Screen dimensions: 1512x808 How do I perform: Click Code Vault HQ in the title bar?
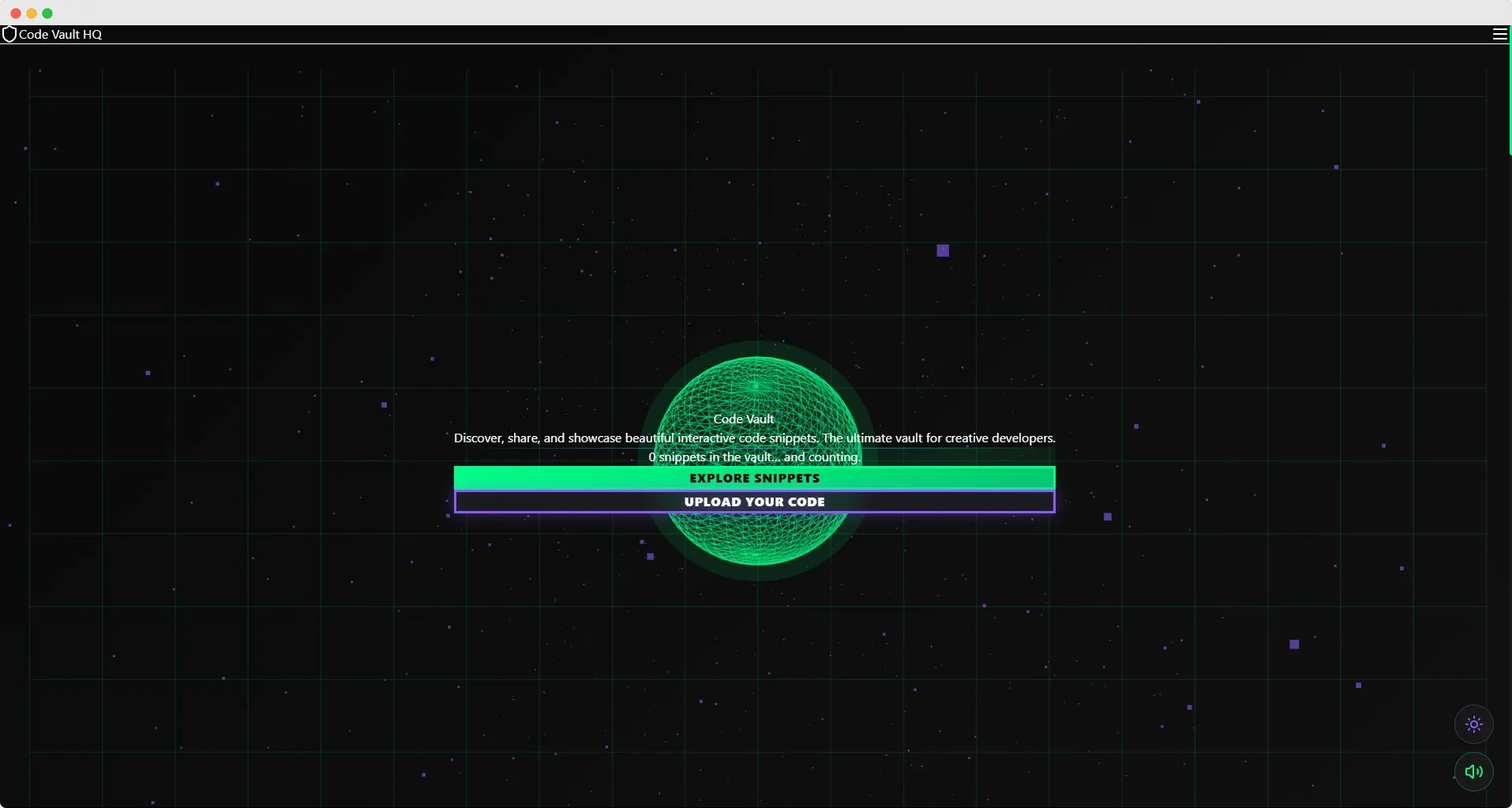click(x=61, y=34)
